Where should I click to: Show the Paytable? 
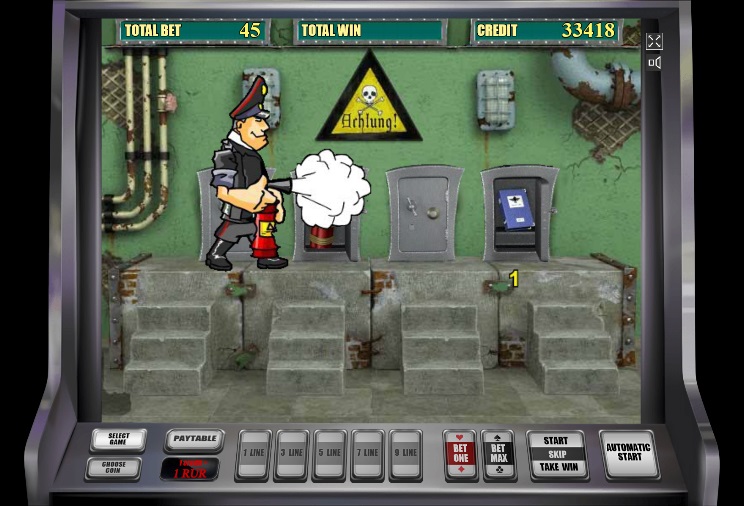193,440
